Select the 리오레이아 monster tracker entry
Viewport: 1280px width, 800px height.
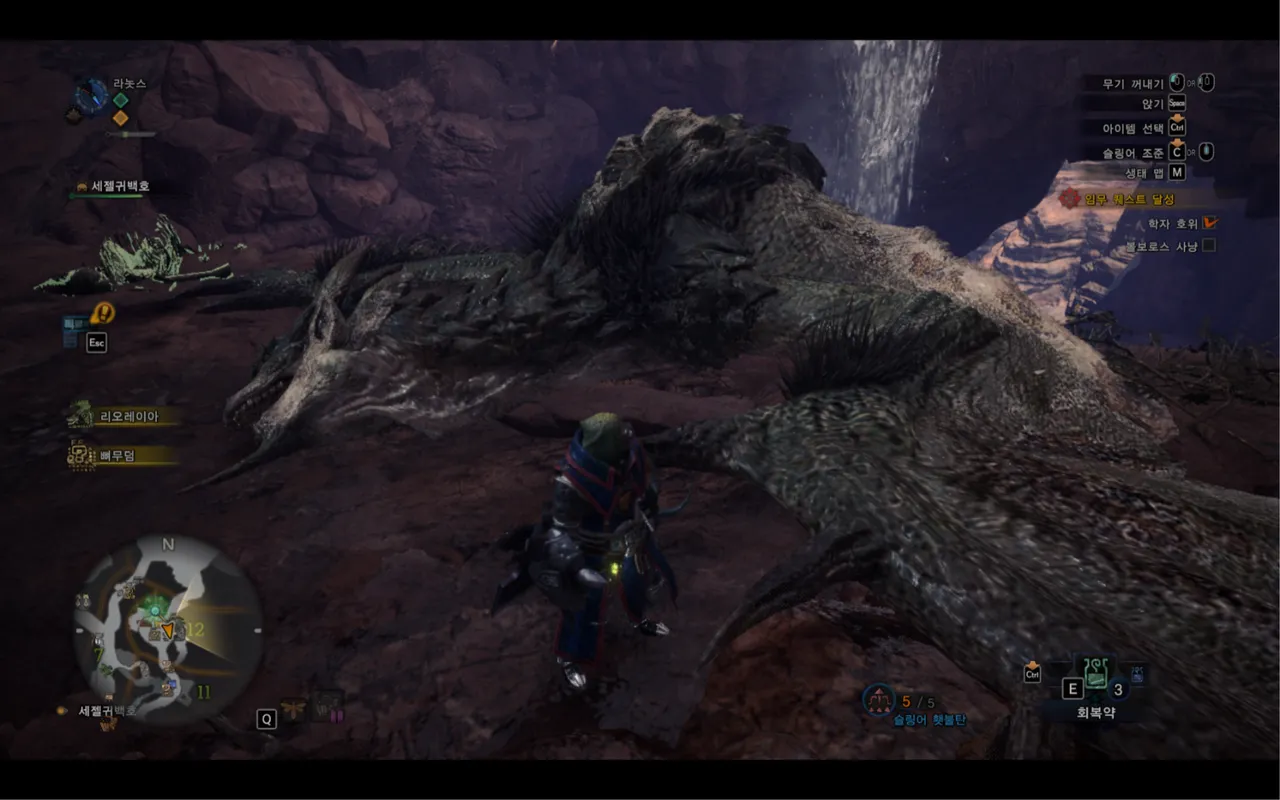[127, 416]
